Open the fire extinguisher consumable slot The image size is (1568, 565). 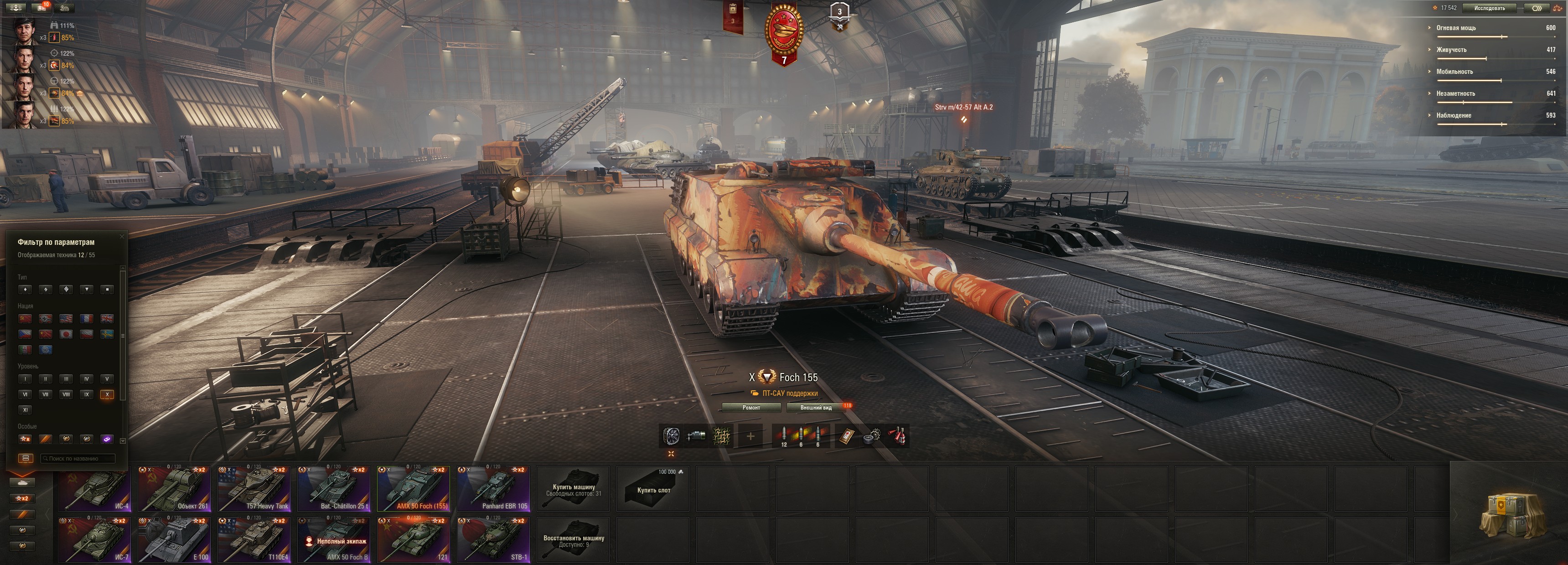tap(898, 436)
